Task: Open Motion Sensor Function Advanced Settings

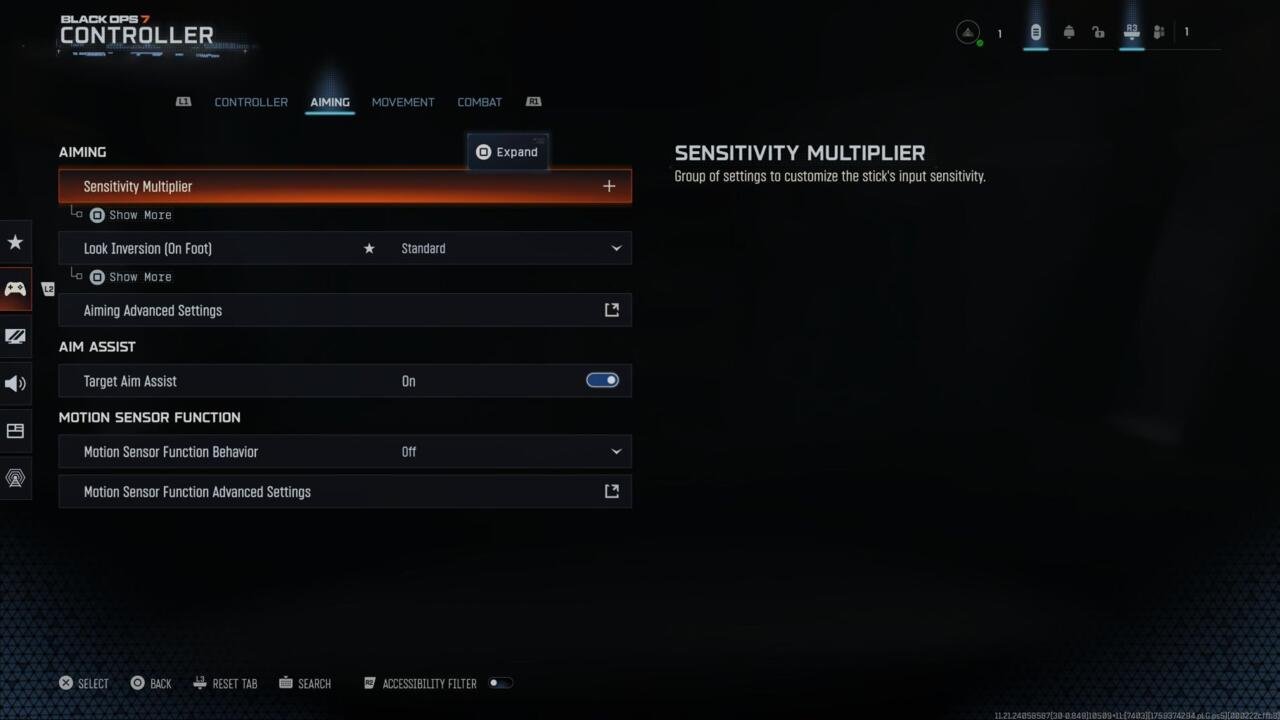Action: (x=345, y=491)
